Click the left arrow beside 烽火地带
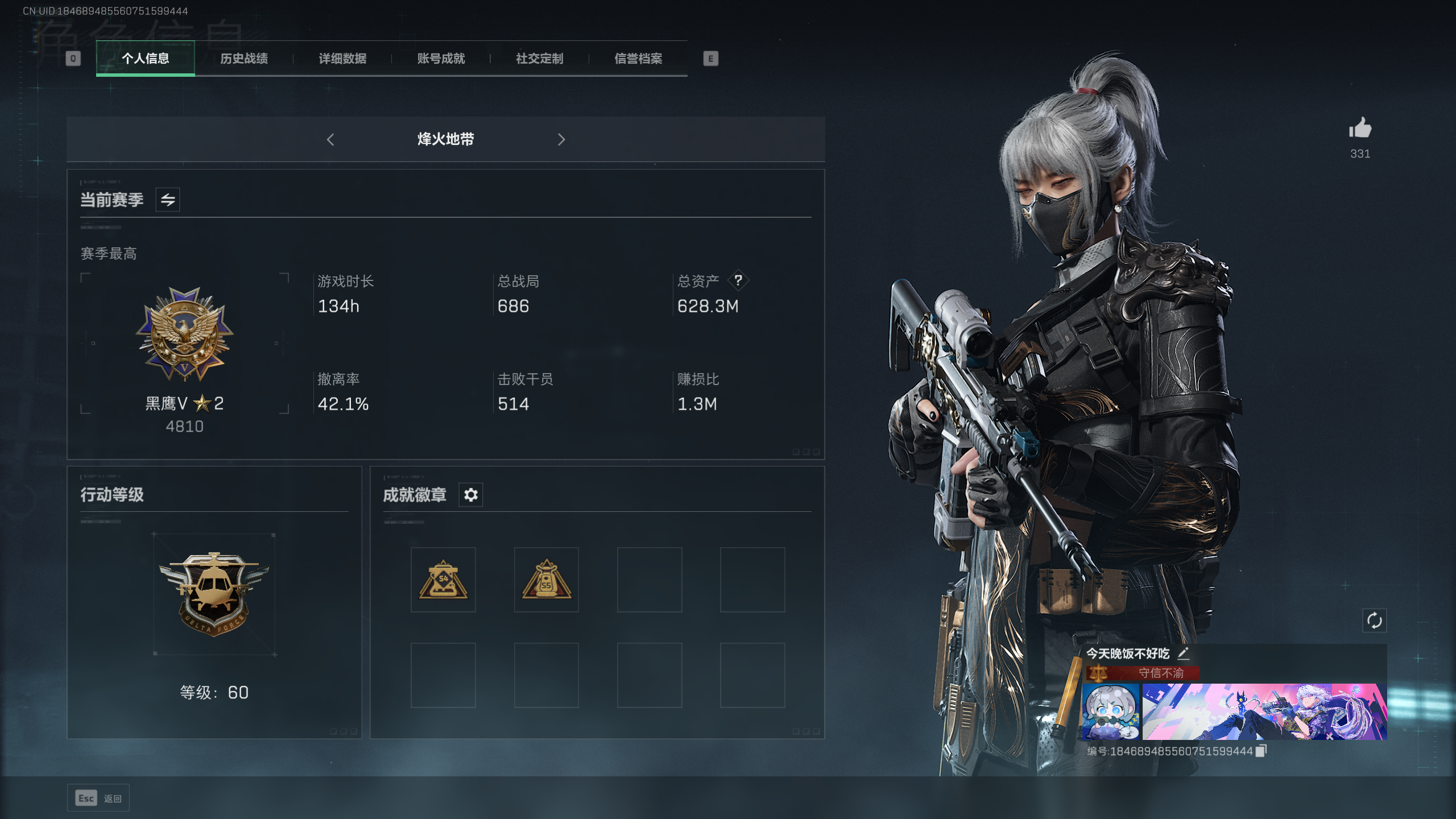The image size is (1456, 819). 330,139
